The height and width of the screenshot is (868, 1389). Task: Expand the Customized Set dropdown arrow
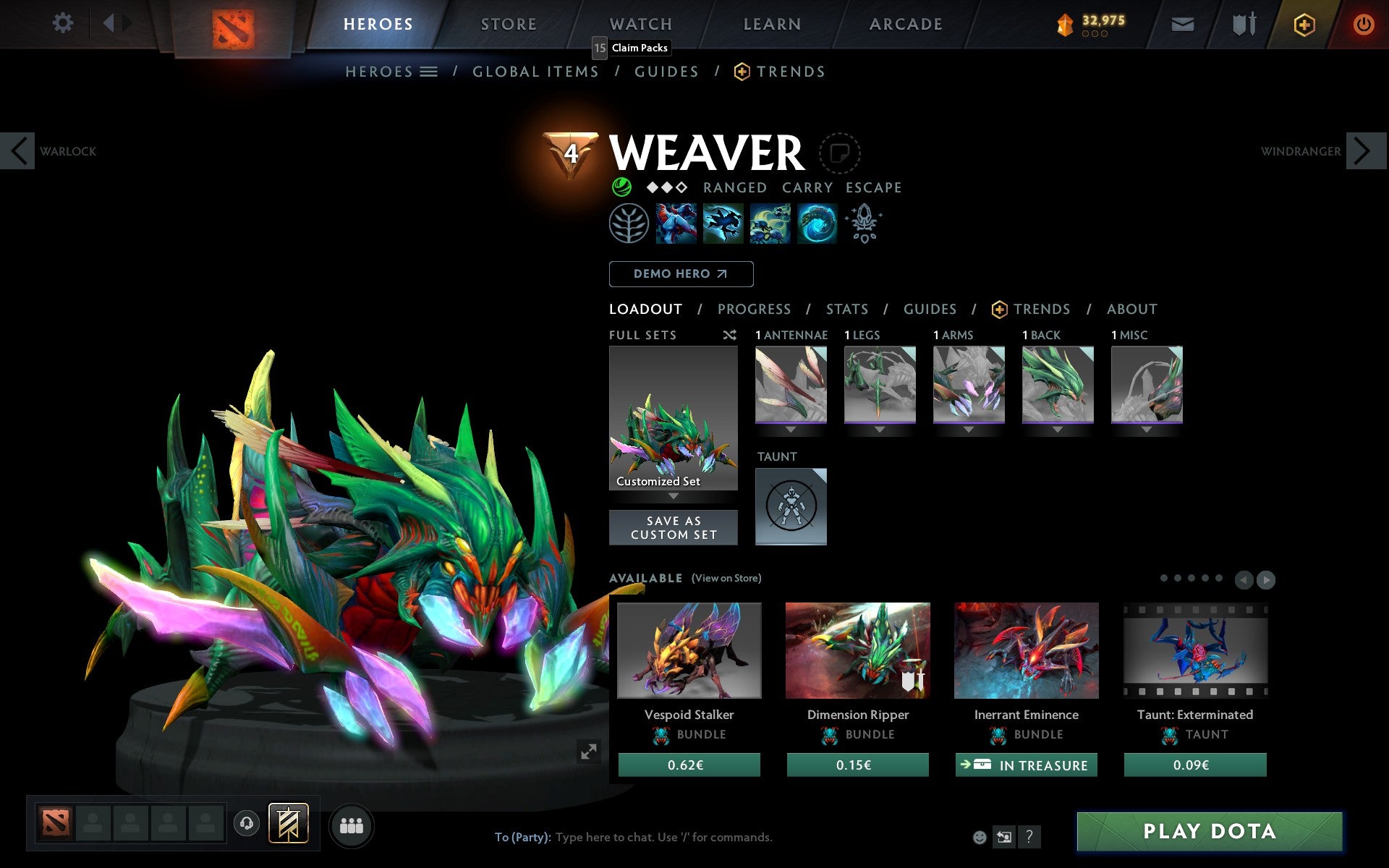pyautogui.click(x=674, y=497)
